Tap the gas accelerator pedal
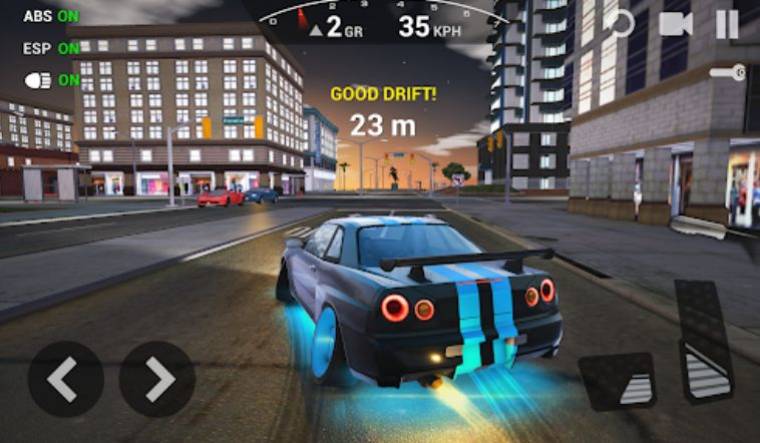 tap(708, 341)
